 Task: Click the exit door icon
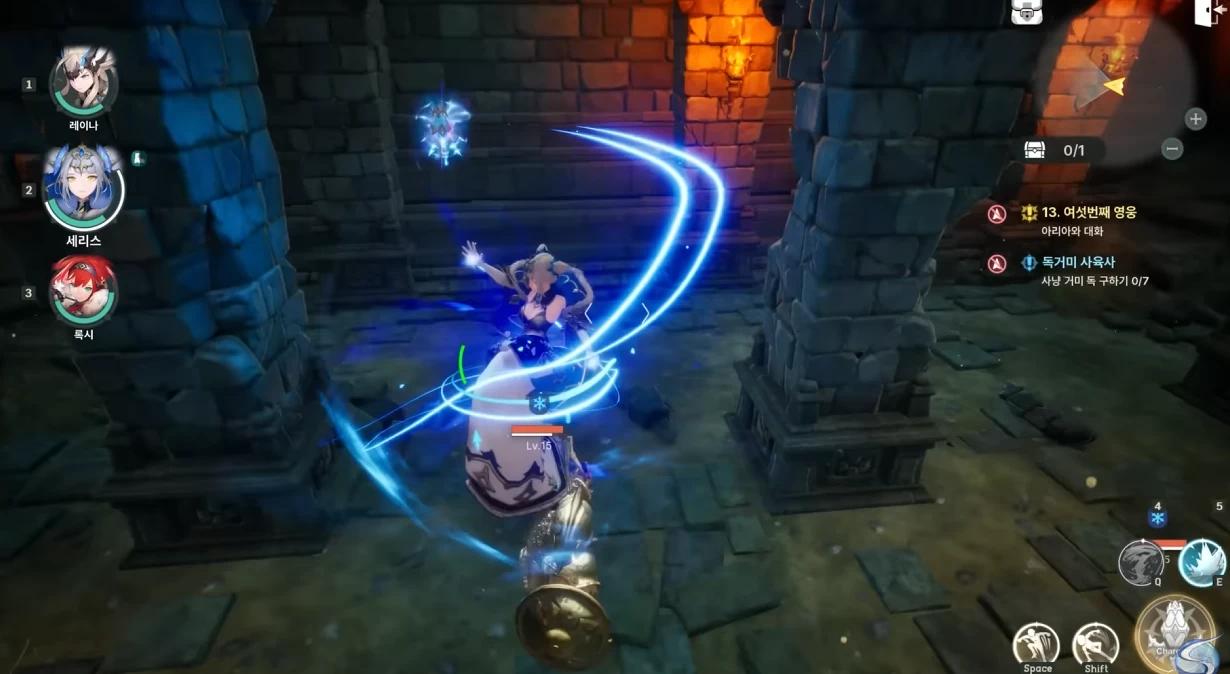coord(1208,12)
